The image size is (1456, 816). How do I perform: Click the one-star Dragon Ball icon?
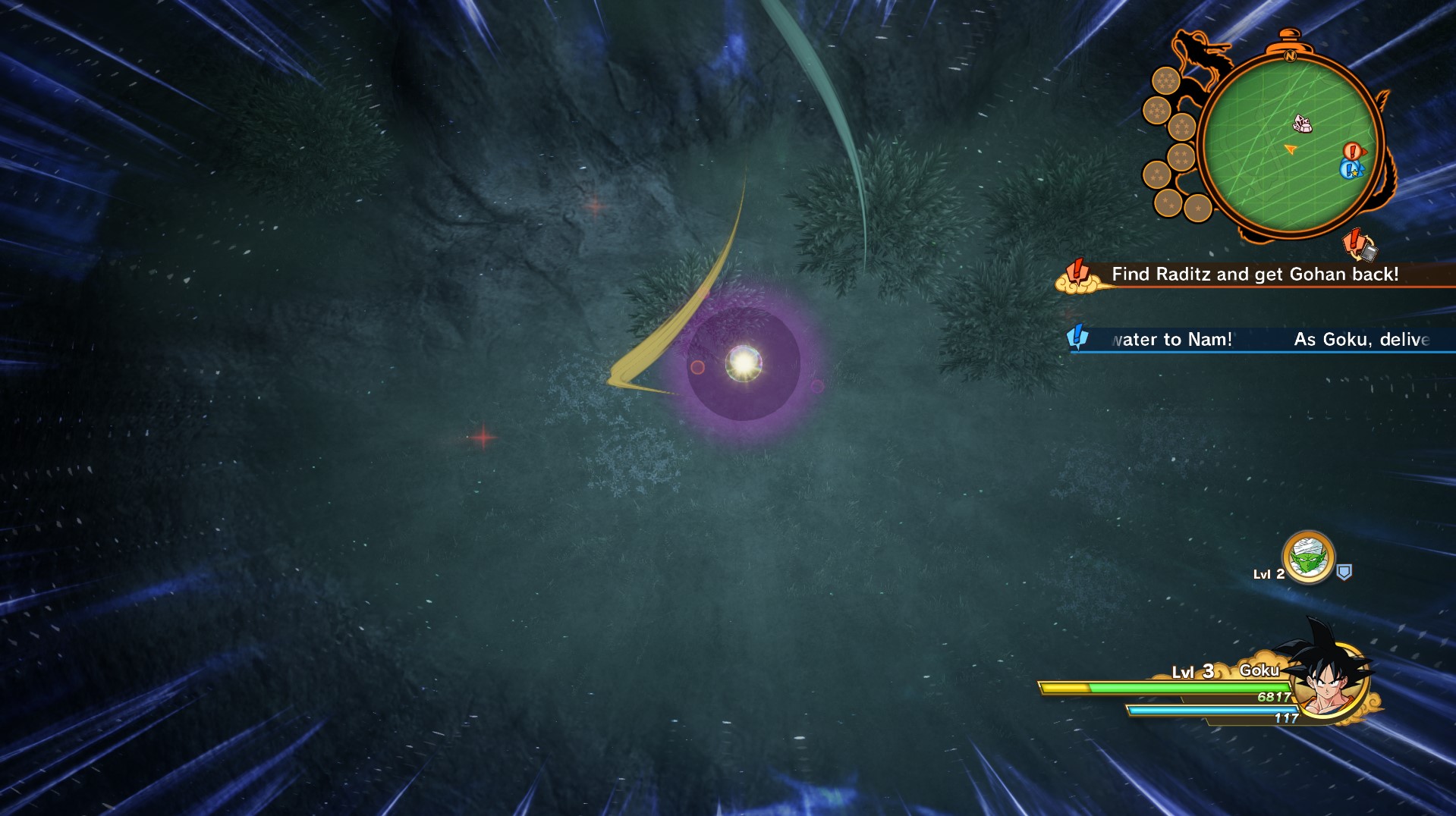coord(1197,207)
